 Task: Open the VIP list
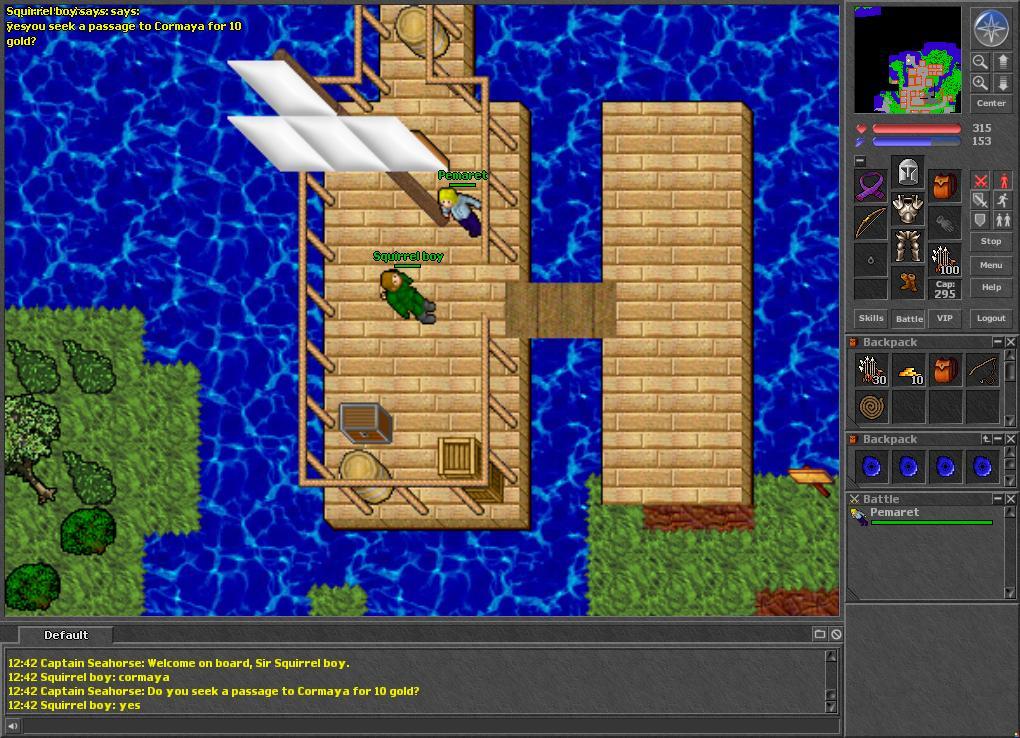click(944, 318)
